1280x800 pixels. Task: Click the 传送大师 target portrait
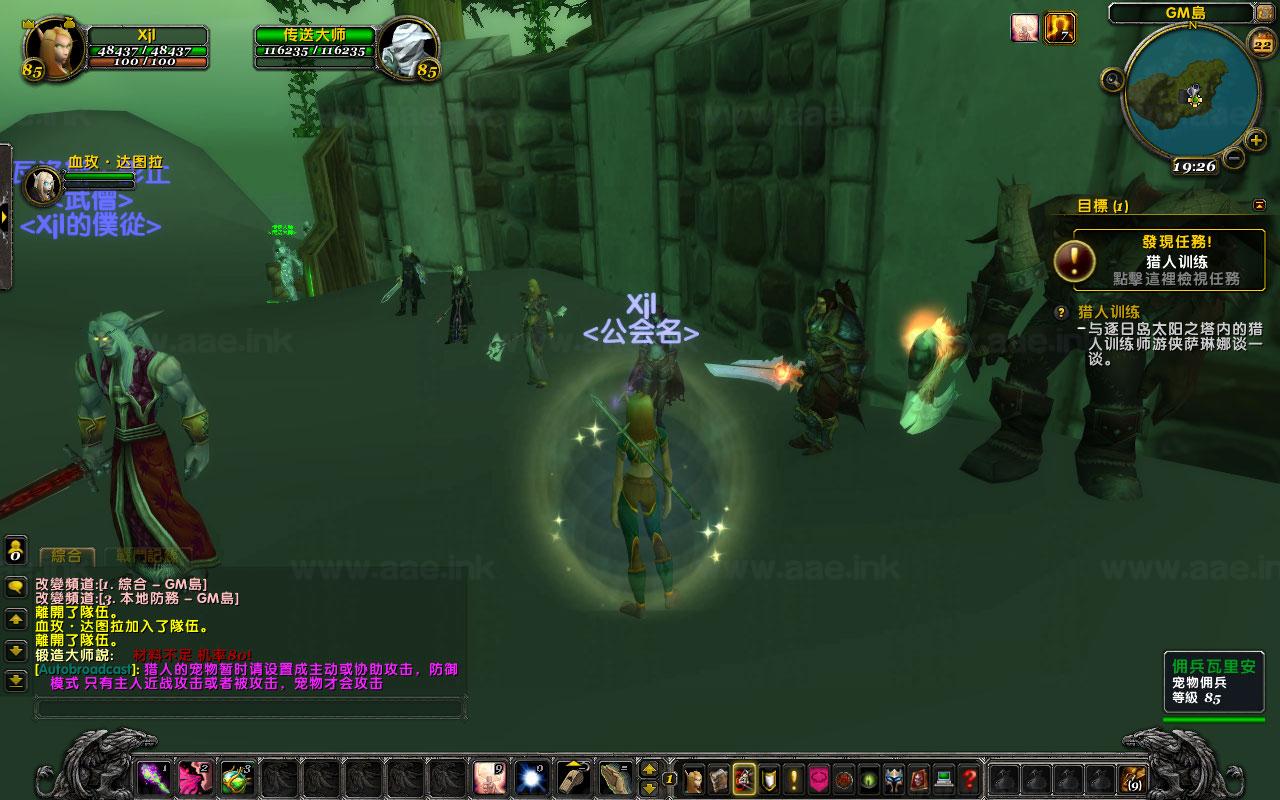pyautogui.click(x=409, y=48)
